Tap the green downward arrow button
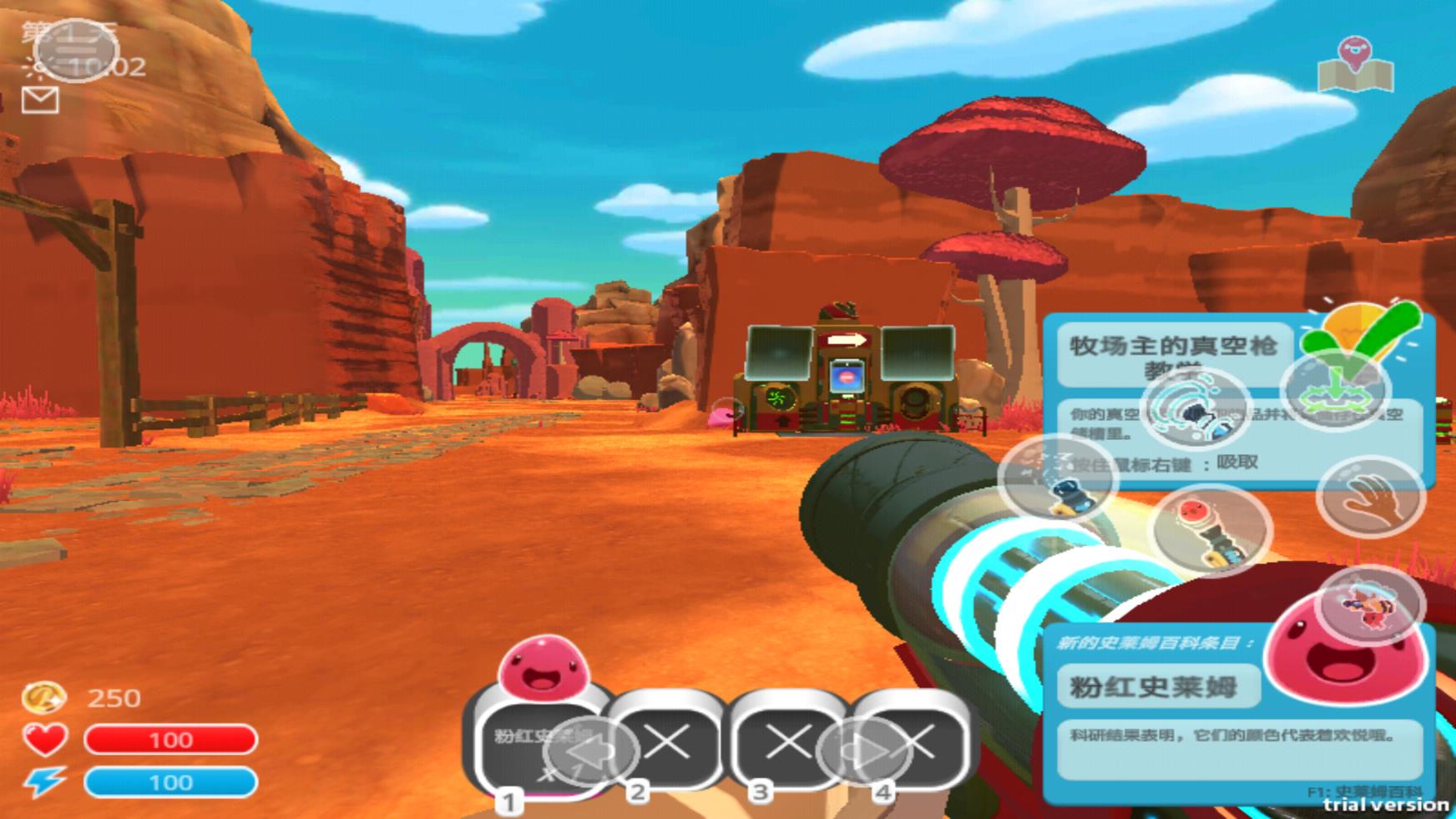The height and width of the screenshot is (819, 1456). click(1334, 389)
